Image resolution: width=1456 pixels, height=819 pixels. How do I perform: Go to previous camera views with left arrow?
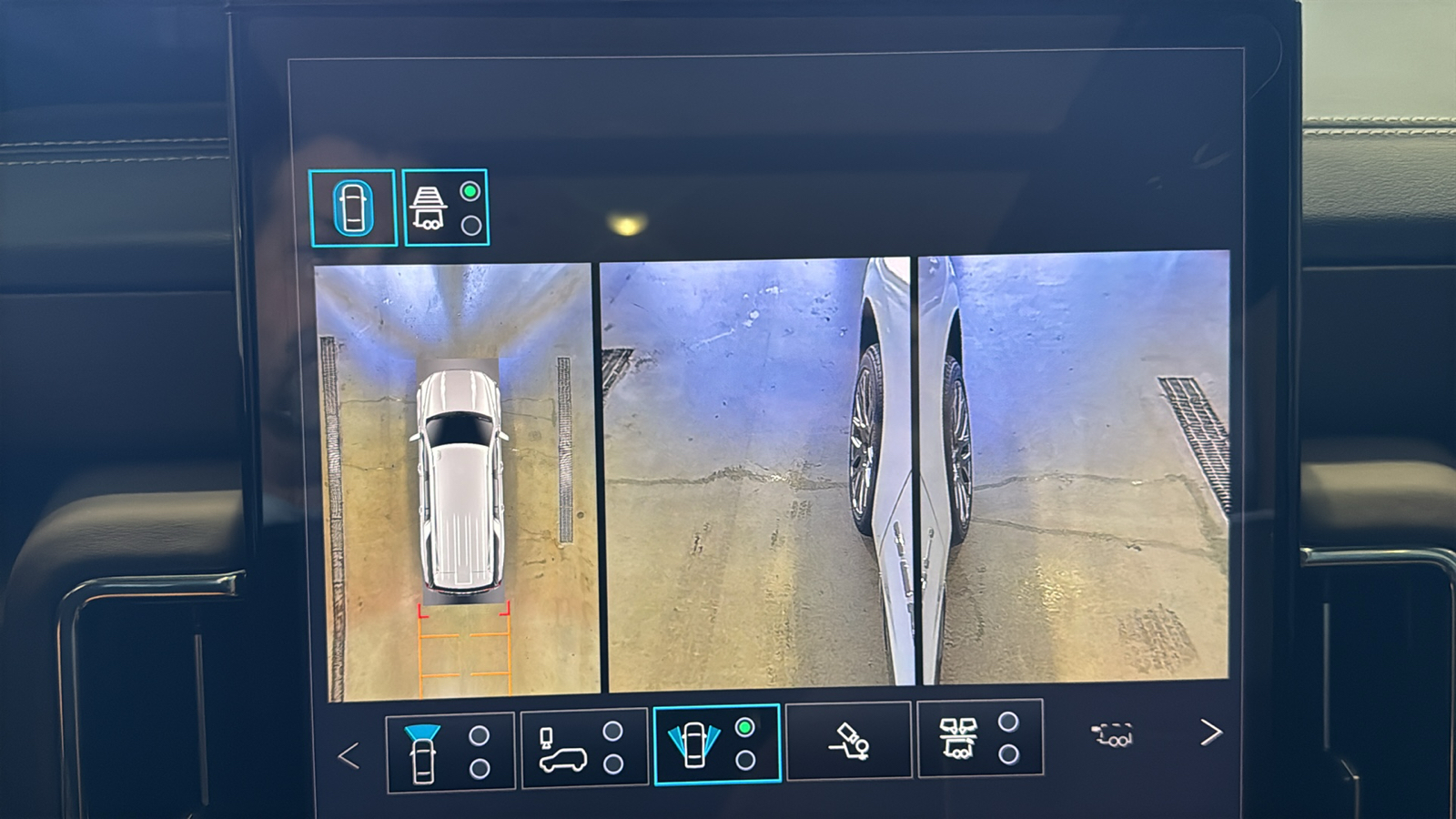pos(349,755)
